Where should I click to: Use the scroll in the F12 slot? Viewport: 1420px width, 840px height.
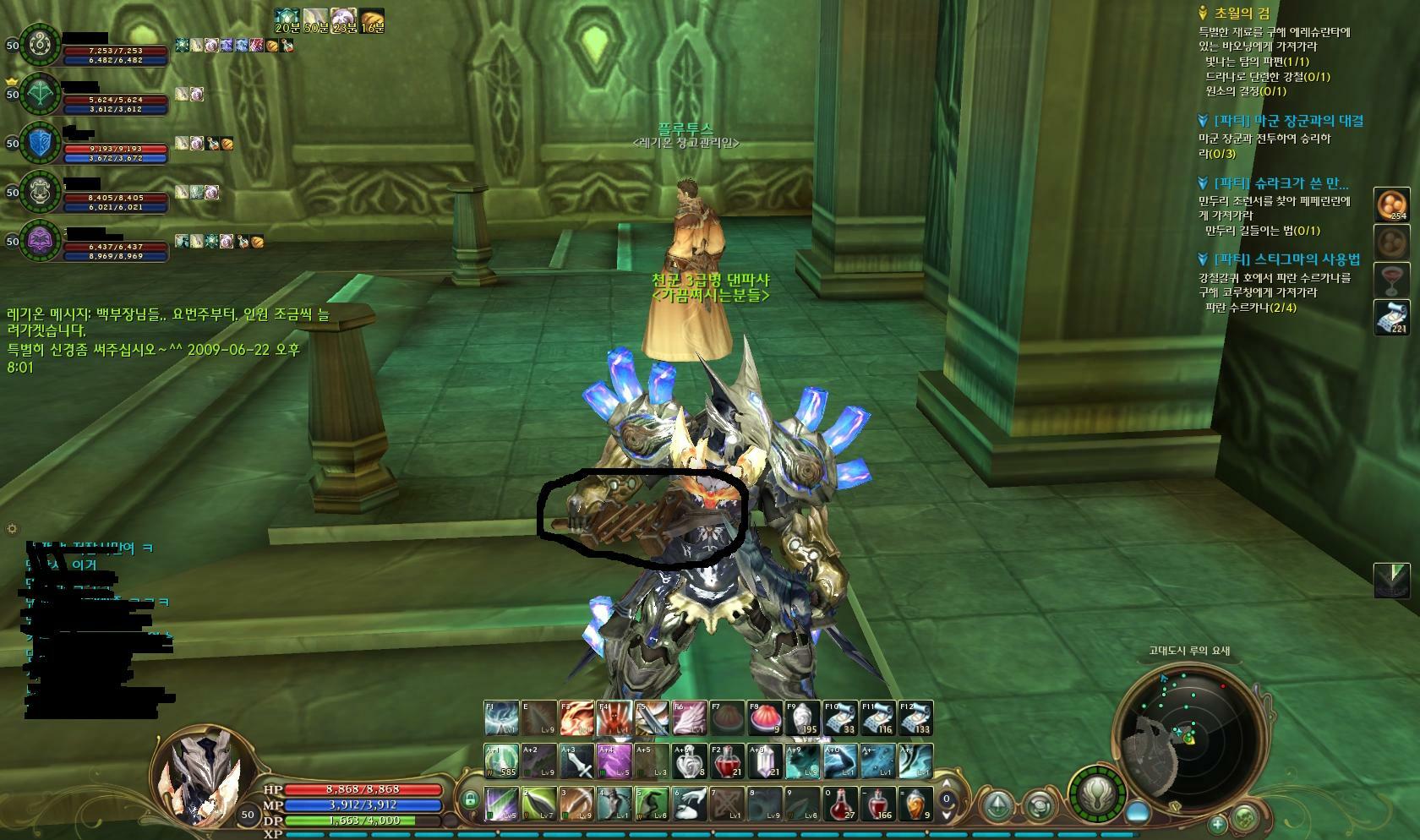click(916, 718)
